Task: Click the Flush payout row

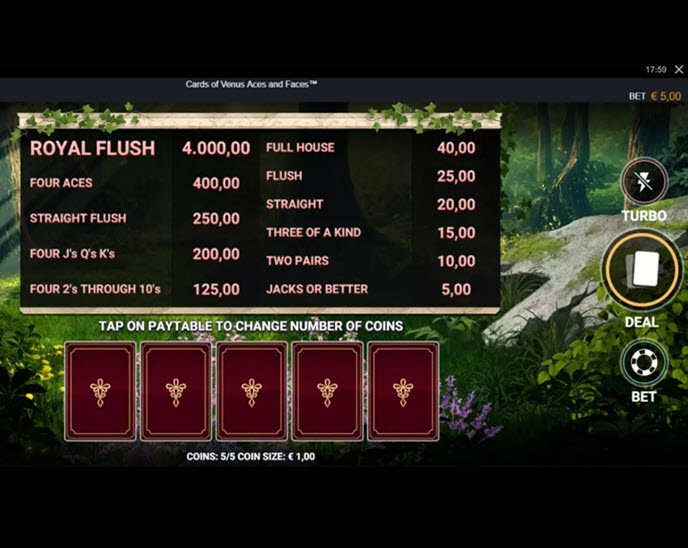Action: coord(370,176)
